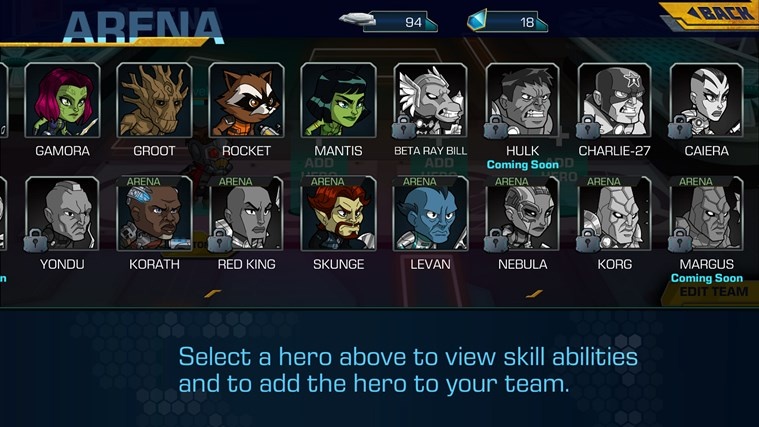
Task: View the Nebula hero portrait
Action: pos(522,213)
